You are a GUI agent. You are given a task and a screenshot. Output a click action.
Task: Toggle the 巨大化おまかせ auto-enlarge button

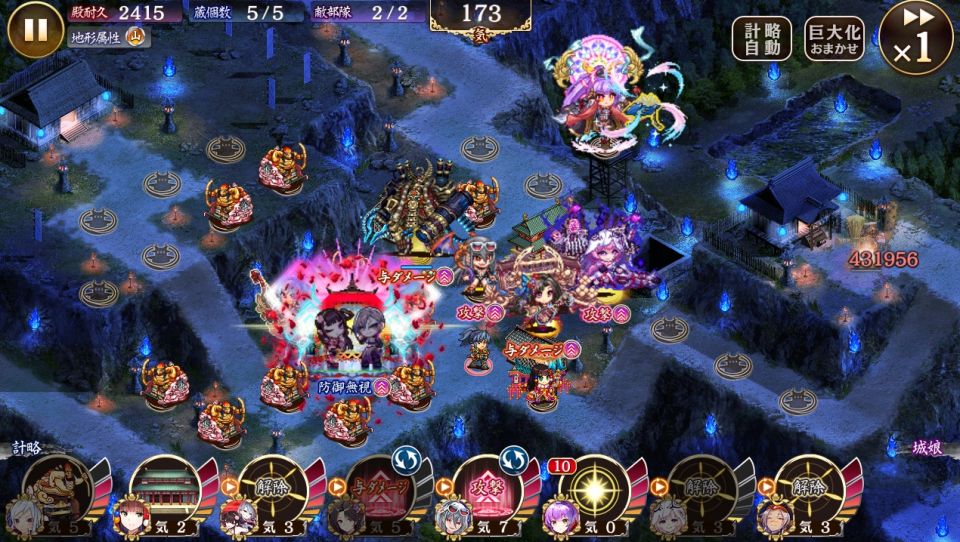coord(835,39)
